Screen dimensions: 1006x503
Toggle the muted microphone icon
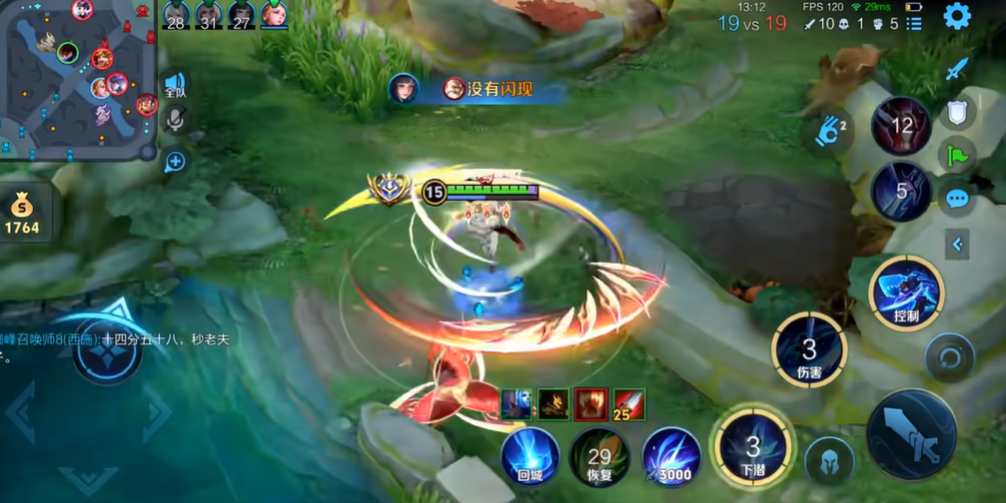175,121
